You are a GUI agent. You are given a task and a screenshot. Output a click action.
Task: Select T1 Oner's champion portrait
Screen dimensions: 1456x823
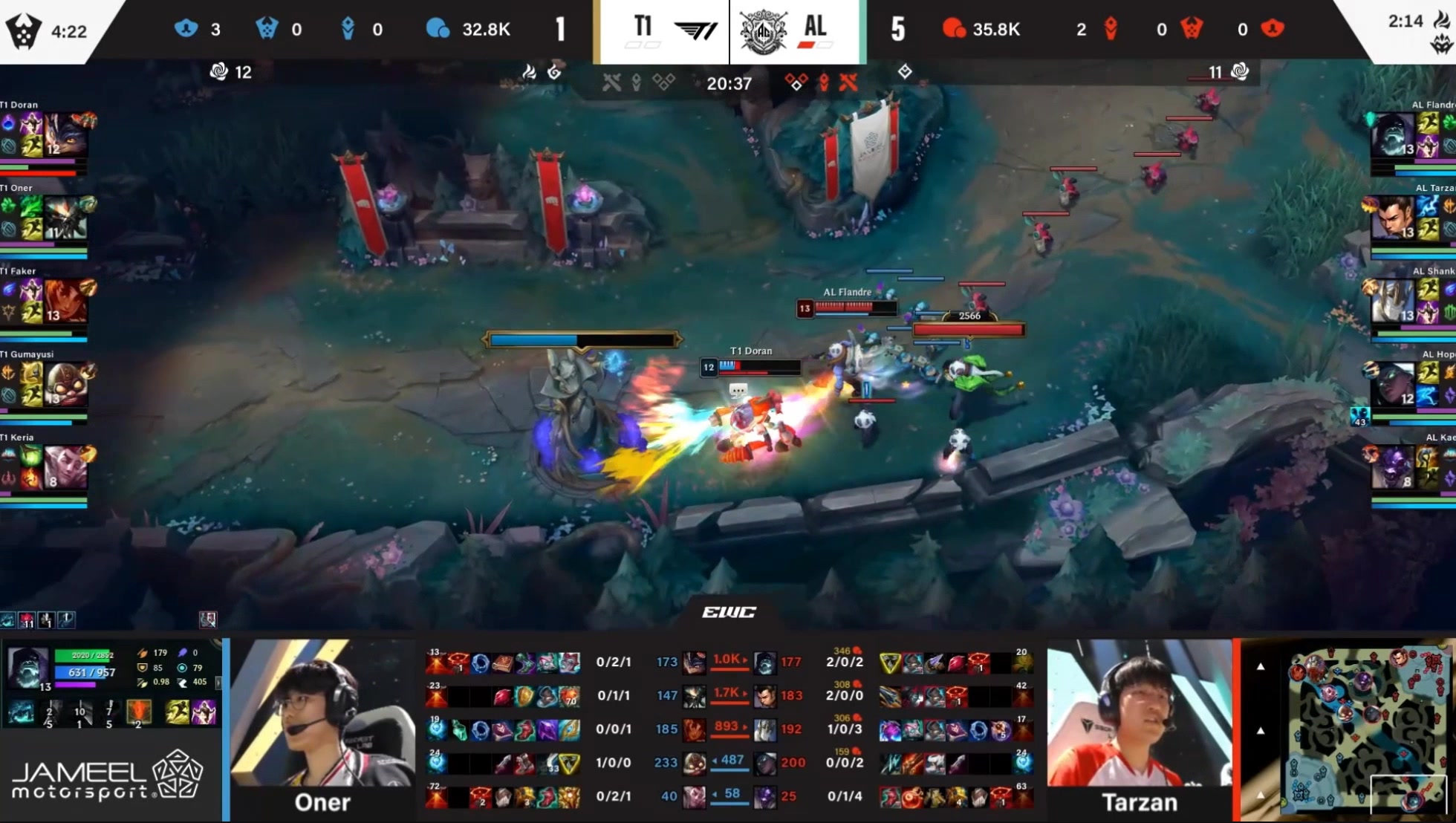[x=65, y=218]
